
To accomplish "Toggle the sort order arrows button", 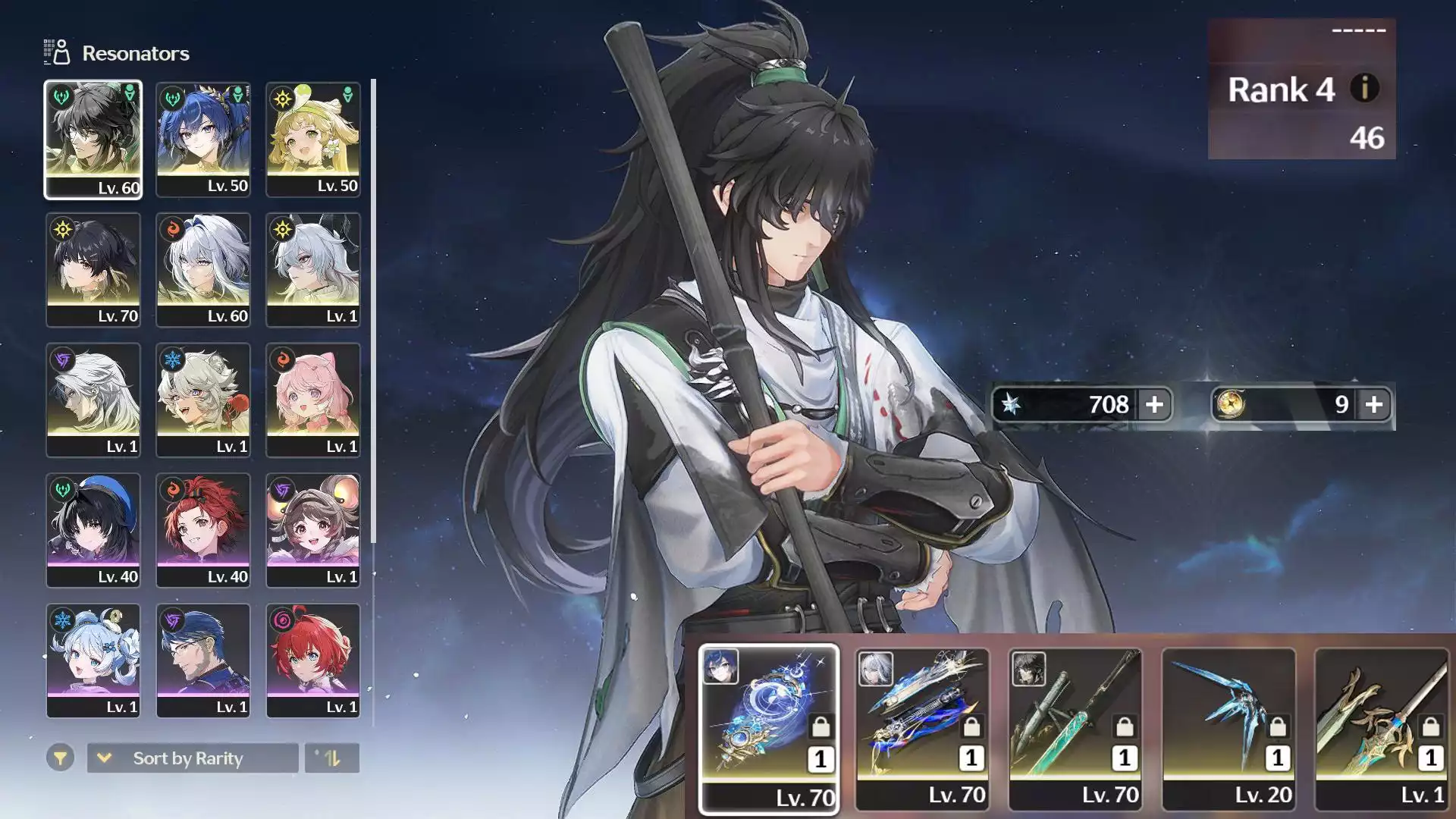I will pos(331,758).
